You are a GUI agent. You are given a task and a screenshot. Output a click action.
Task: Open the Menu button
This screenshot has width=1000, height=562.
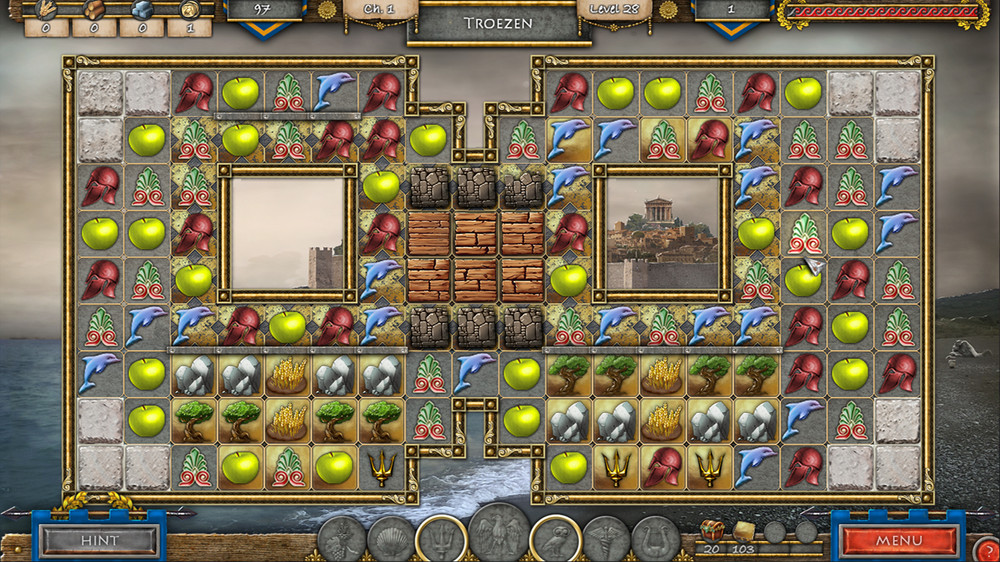(898, 540)
